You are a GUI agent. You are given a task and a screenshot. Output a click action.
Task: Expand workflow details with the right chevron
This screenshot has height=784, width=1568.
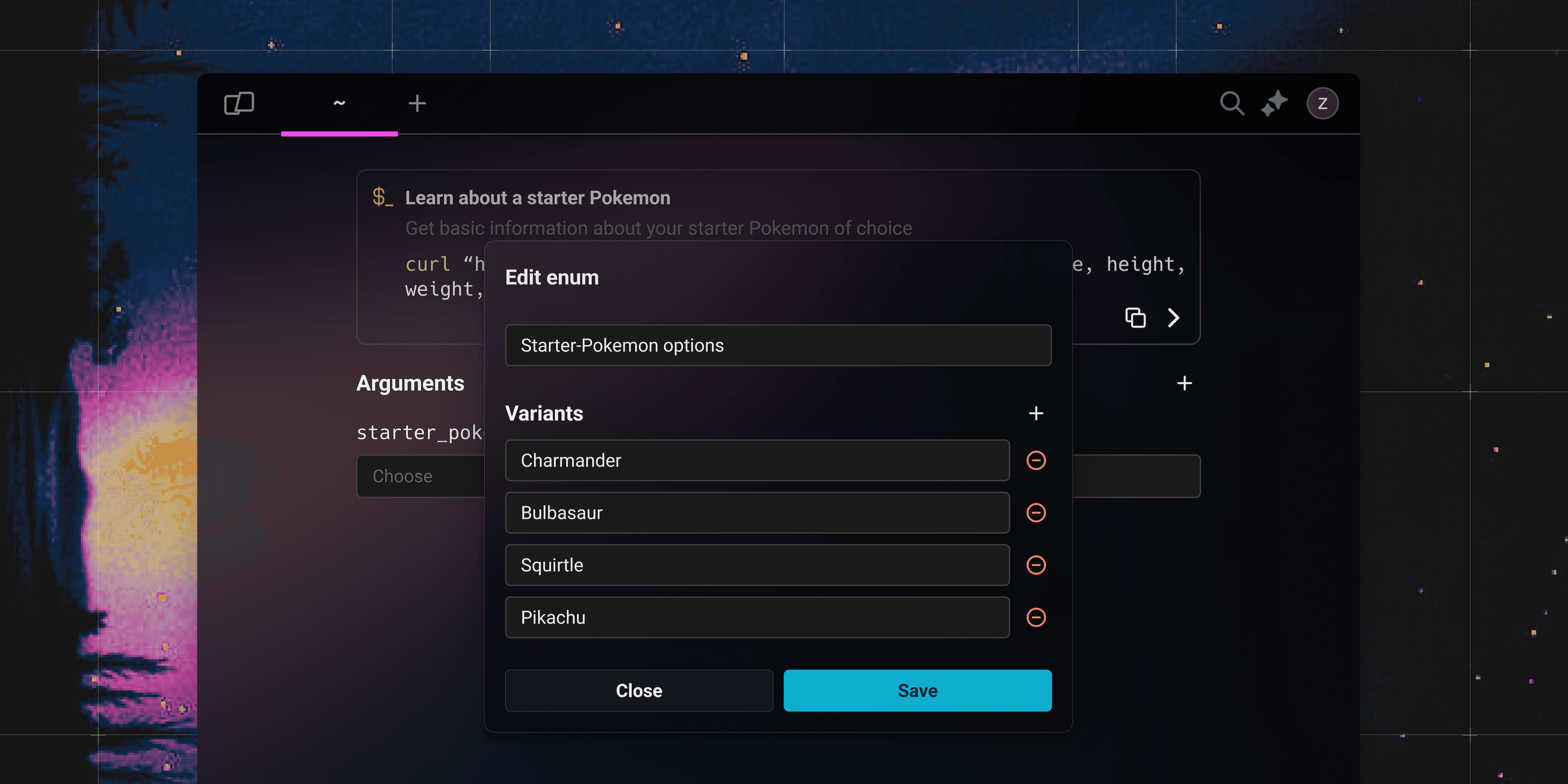click(1174, 317)
